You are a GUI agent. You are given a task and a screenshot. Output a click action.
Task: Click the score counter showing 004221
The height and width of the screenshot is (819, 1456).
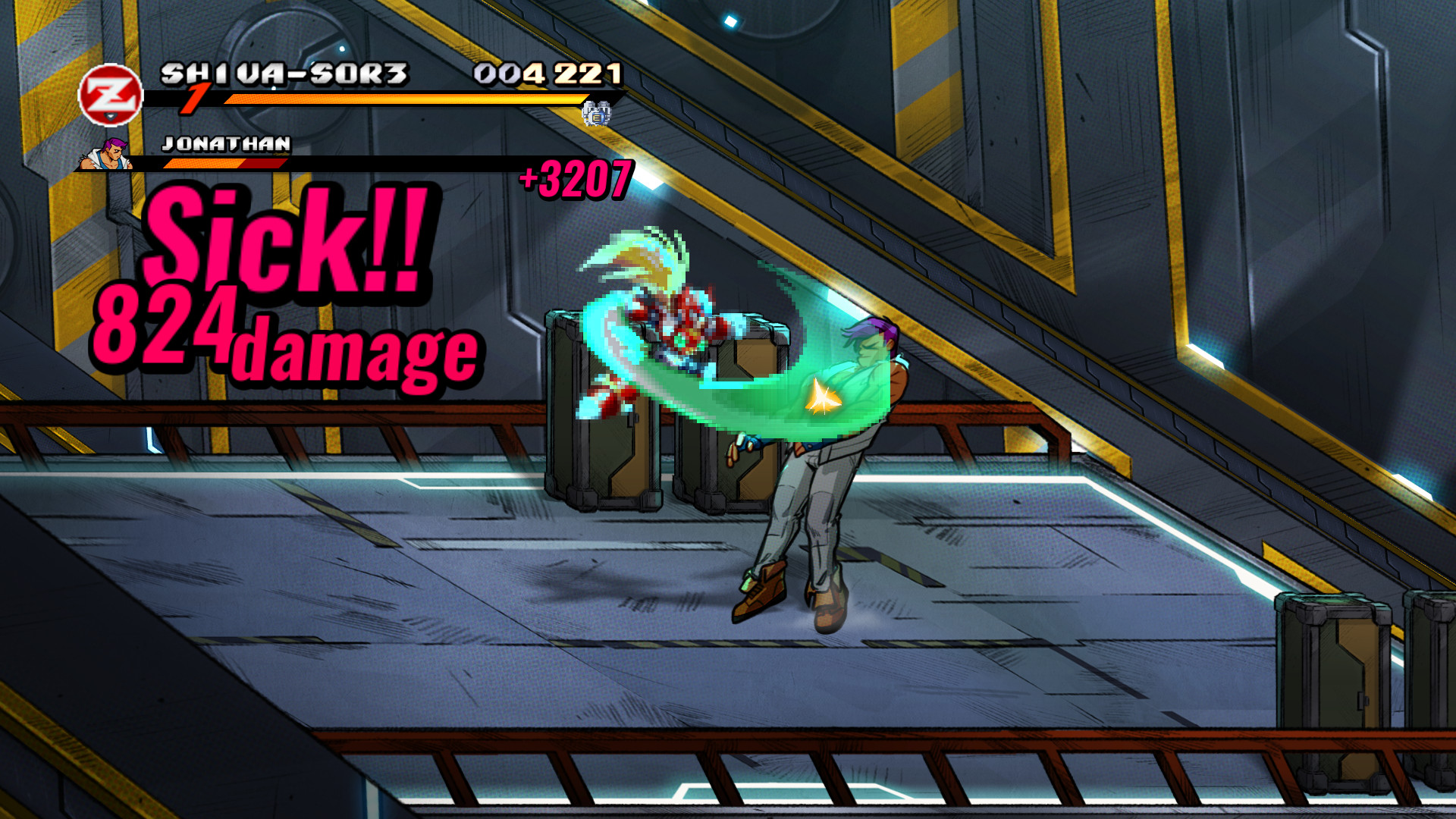click(x=546, y=74)
